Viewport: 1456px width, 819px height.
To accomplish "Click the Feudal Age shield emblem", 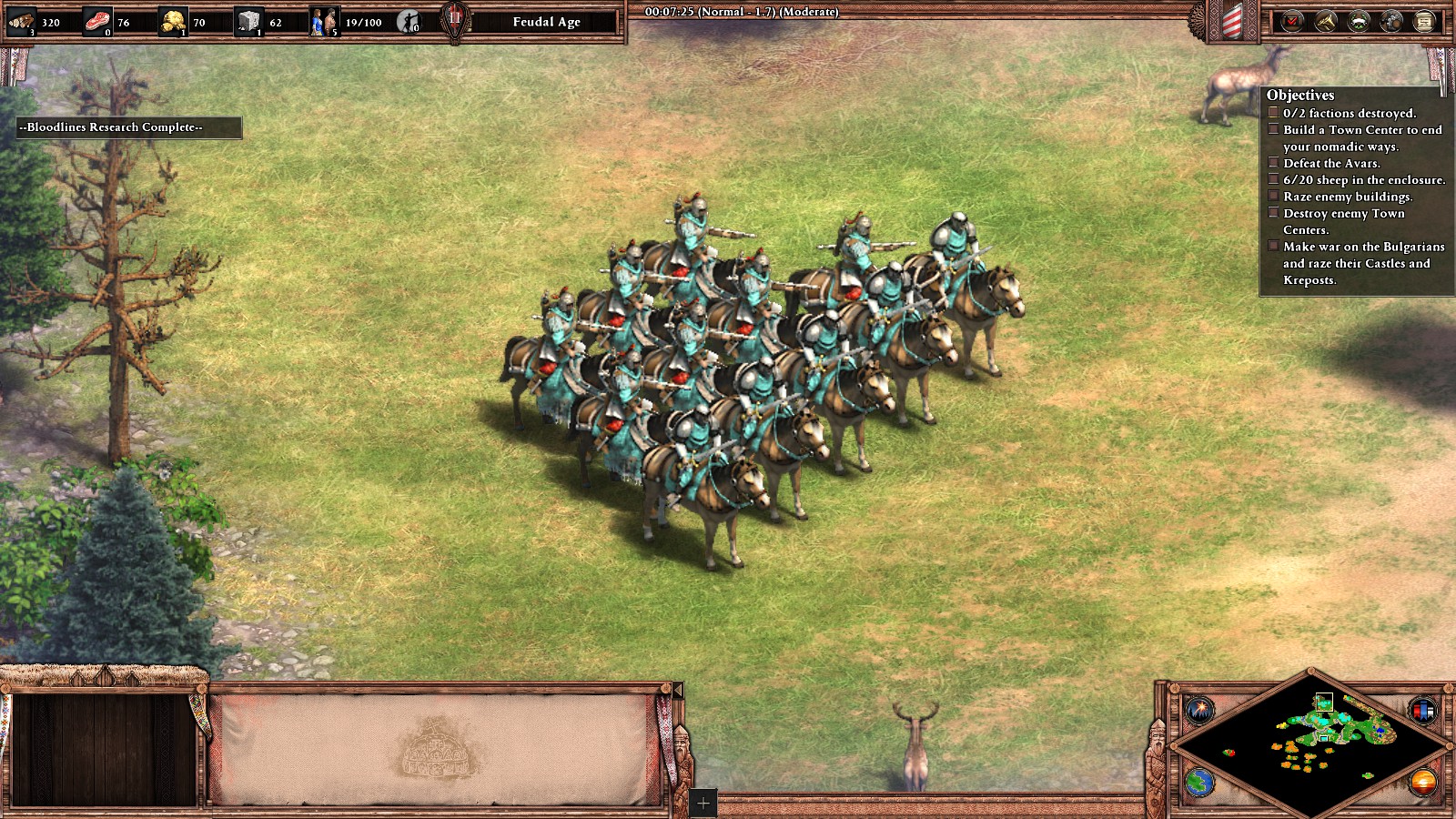I will pos(455,21).
